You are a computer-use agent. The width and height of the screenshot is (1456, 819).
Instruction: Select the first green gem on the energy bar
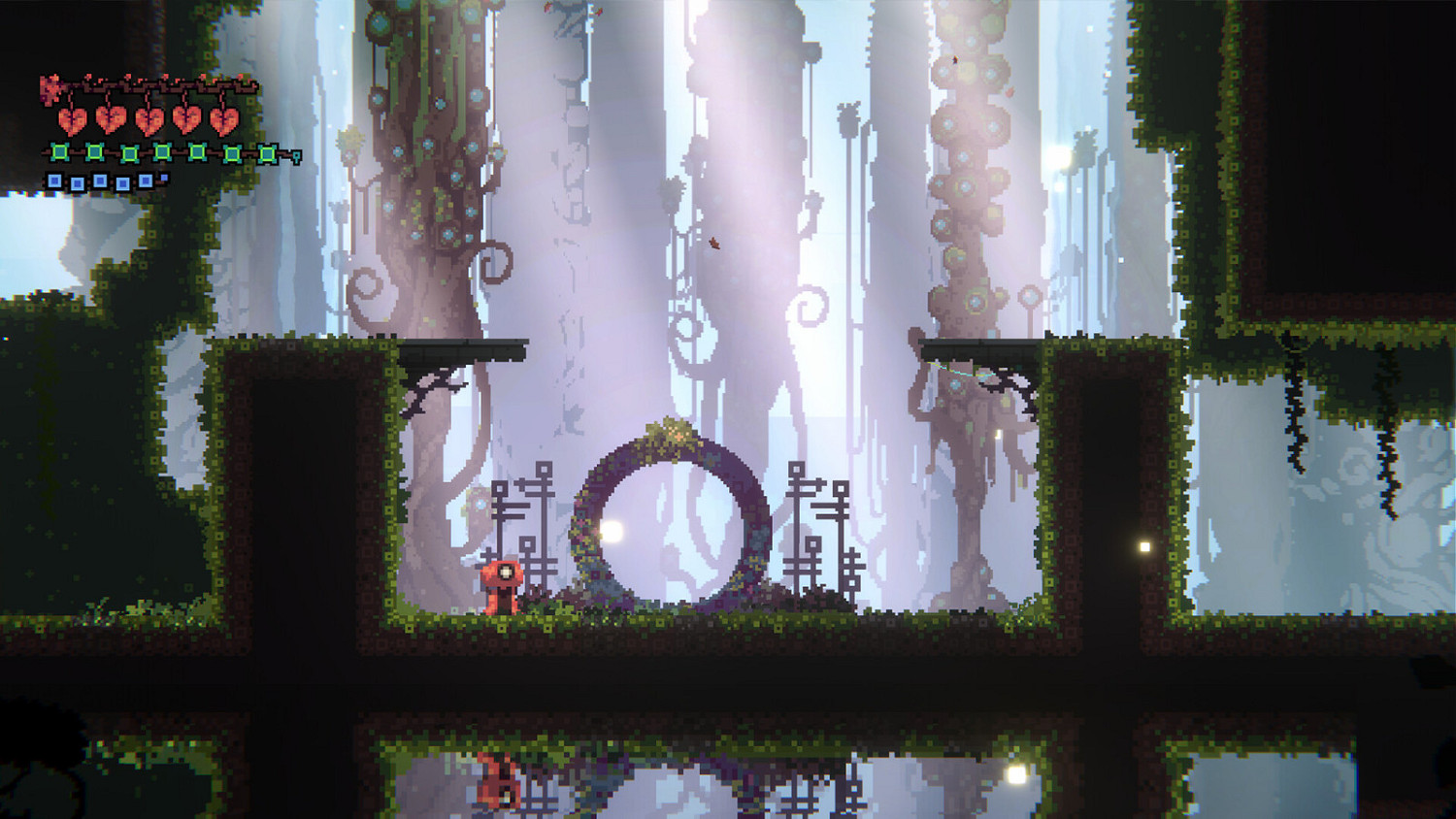59,152
